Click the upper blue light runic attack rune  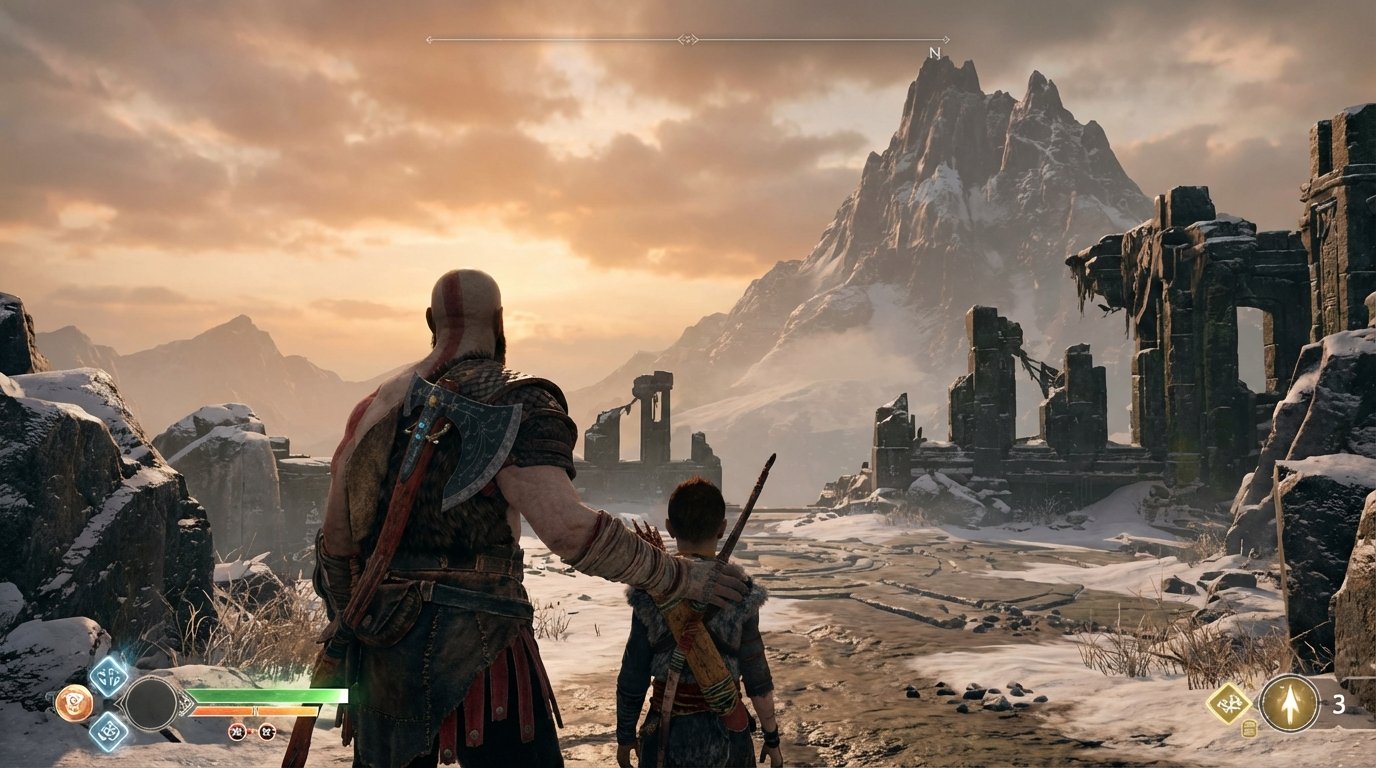109,676
